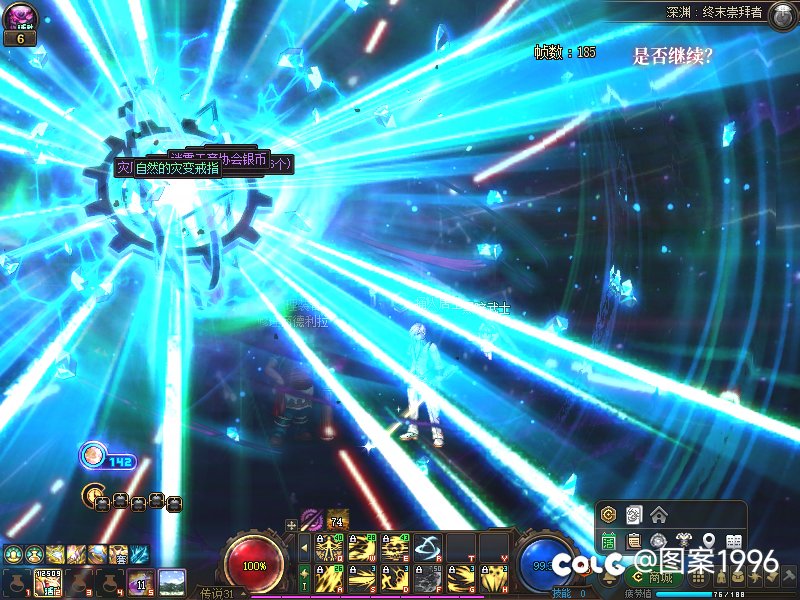Activate the skill bound to A
800x600 pixels.
pos(329,578)
